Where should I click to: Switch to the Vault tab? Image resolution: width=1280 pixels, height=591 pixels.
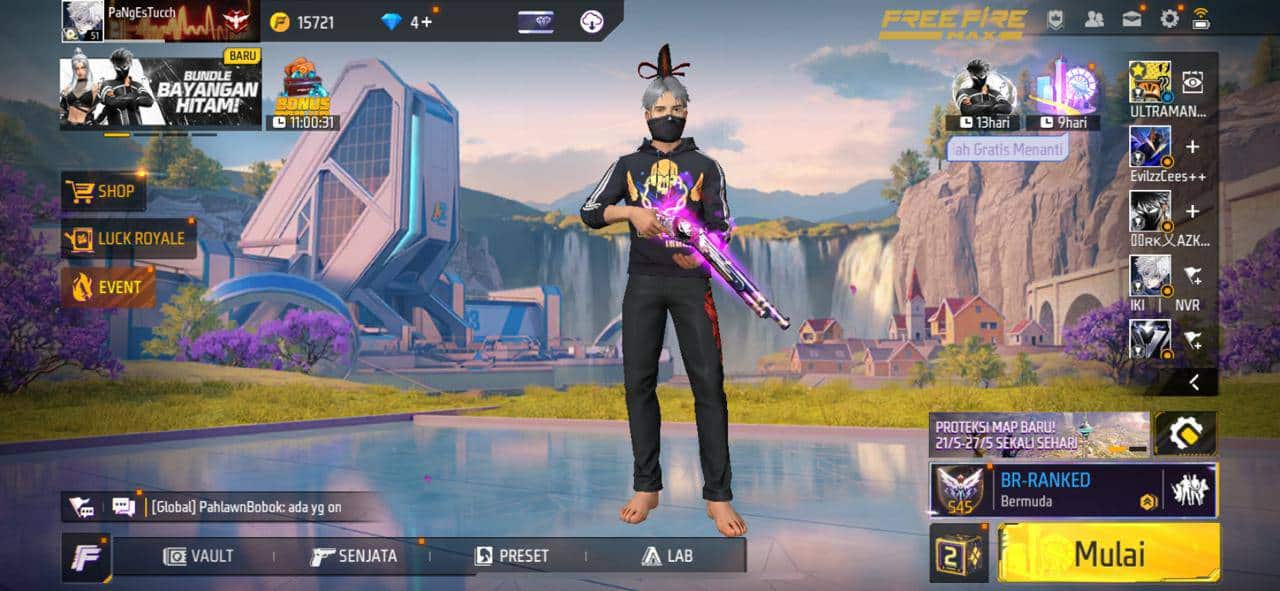coord(199,556)
